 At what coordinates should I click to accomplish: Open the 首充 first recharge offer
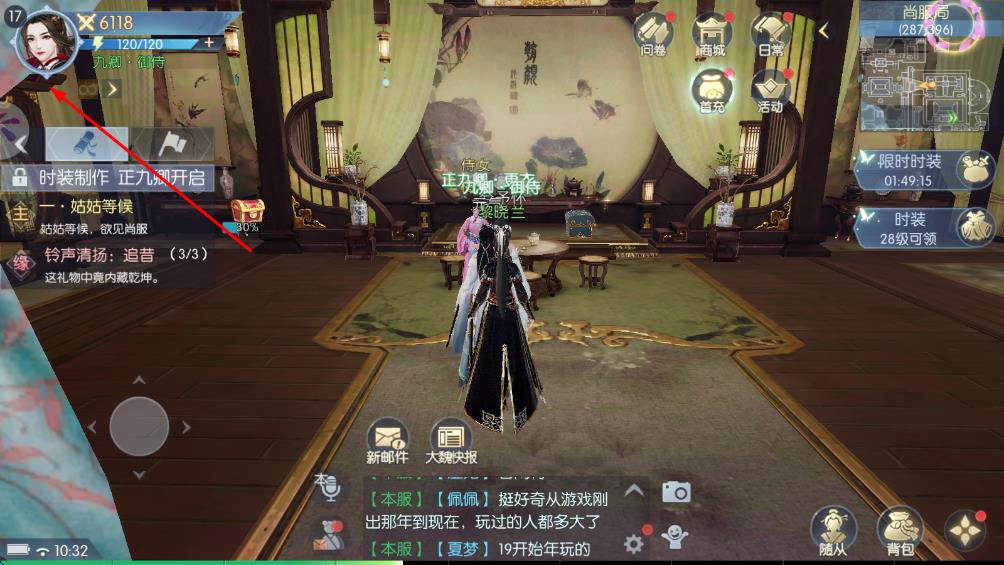(x=712, y=90)
